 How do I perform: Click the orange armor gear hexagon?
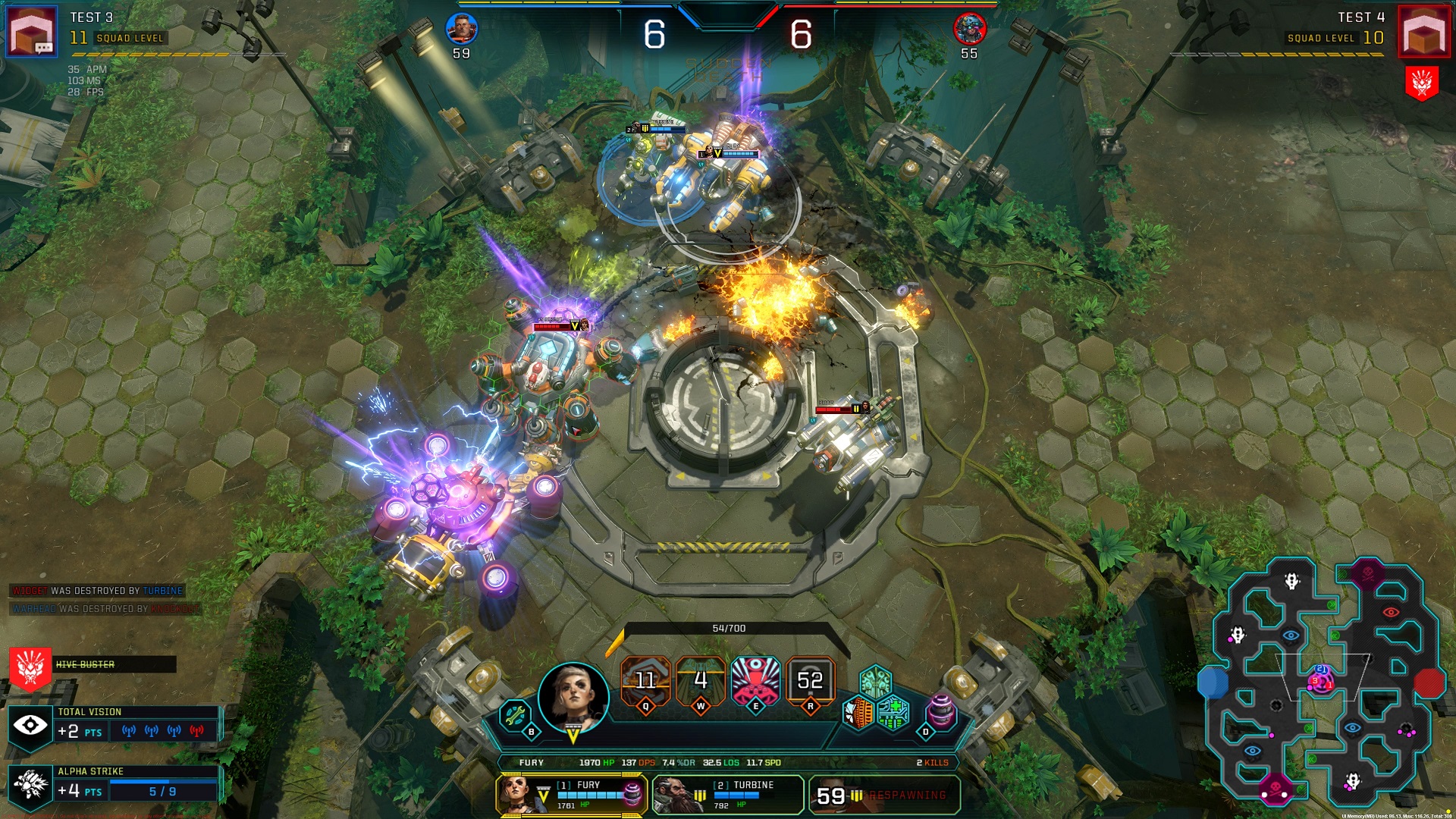pyautogui.click(x=858, y=714)
